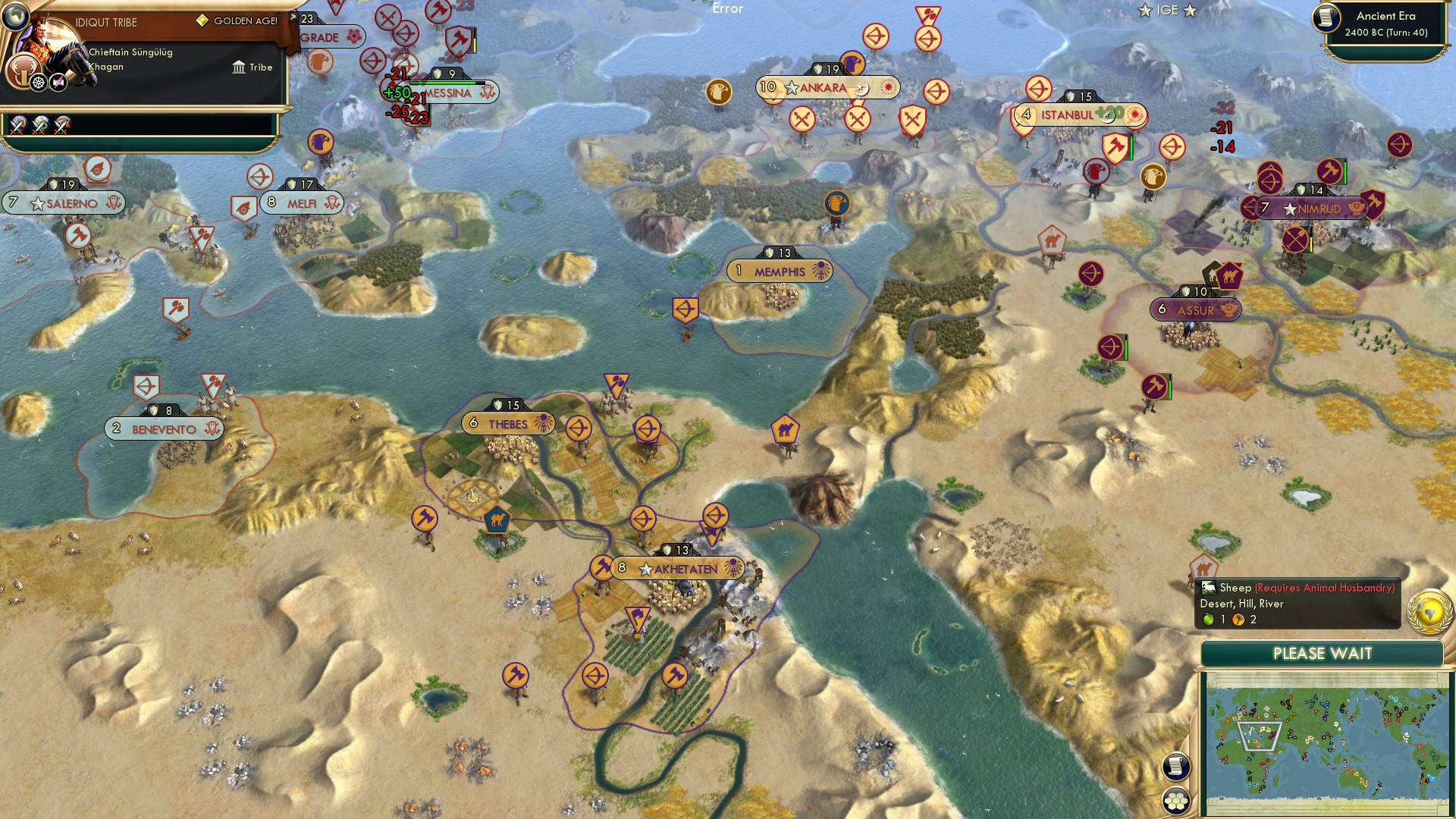Click the green growth bar on Messina's banner

tap(445, 82)
